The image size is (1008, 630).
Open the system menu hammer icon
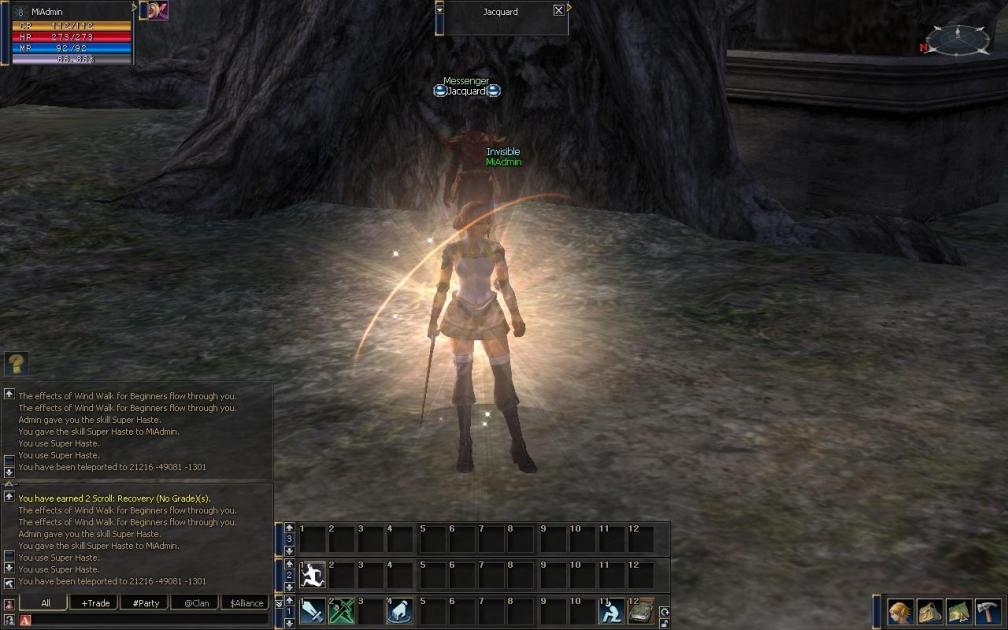[988, 612]
